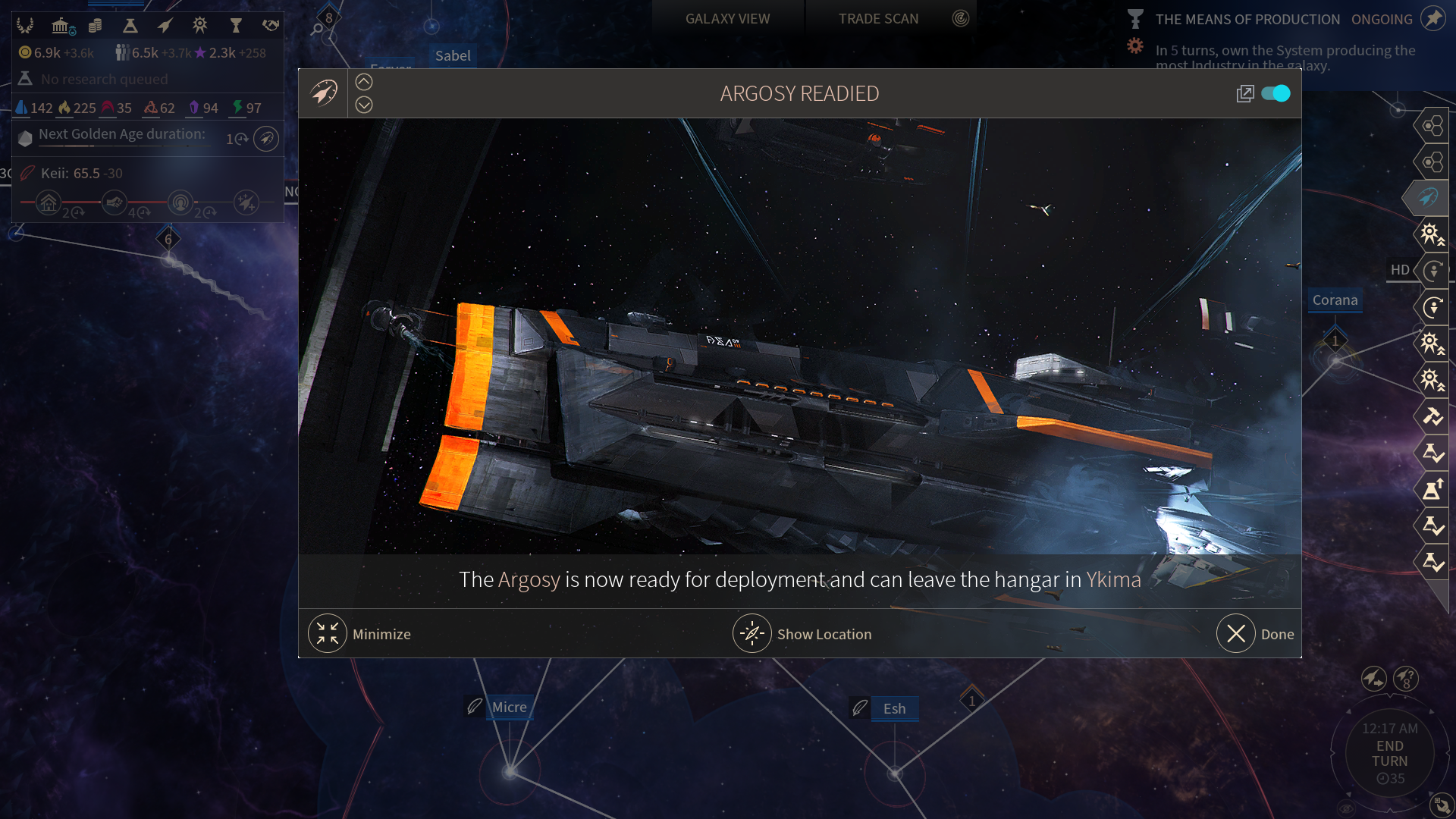Viewport: 1456px width, 819px height.
Task: Open the trophy quests screen
Action: 236,26
